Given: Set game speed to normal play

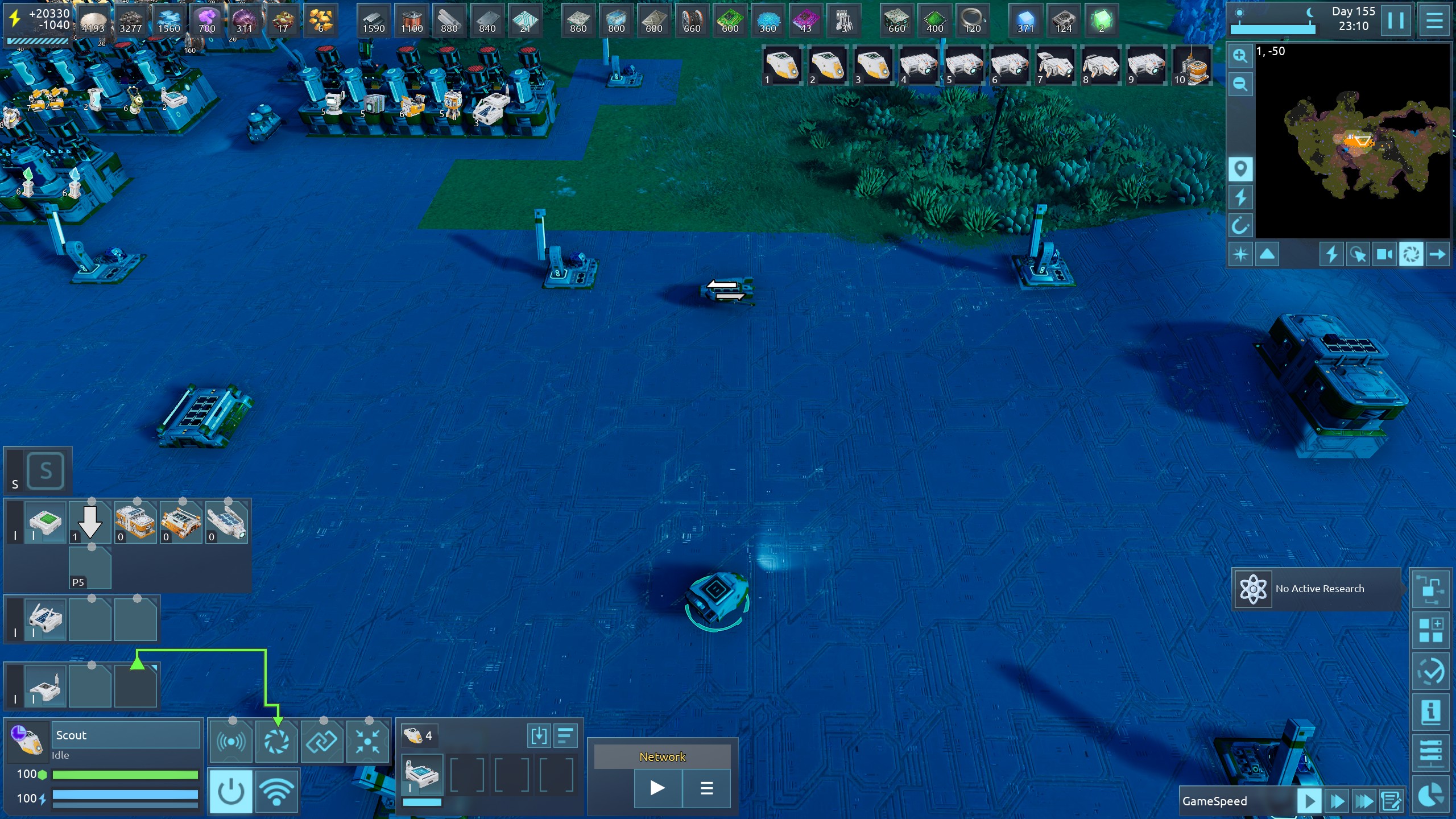Looking at the screenshot, I should 1309,801.
